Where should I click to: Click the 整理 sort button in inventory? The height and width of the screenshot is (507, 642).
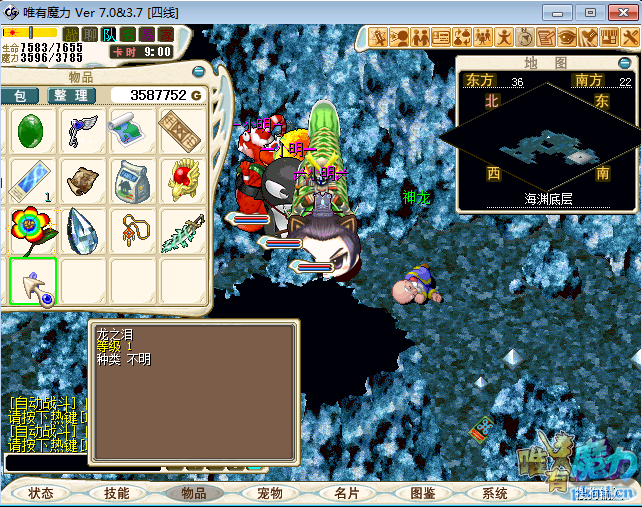click(x=72, y=95)
